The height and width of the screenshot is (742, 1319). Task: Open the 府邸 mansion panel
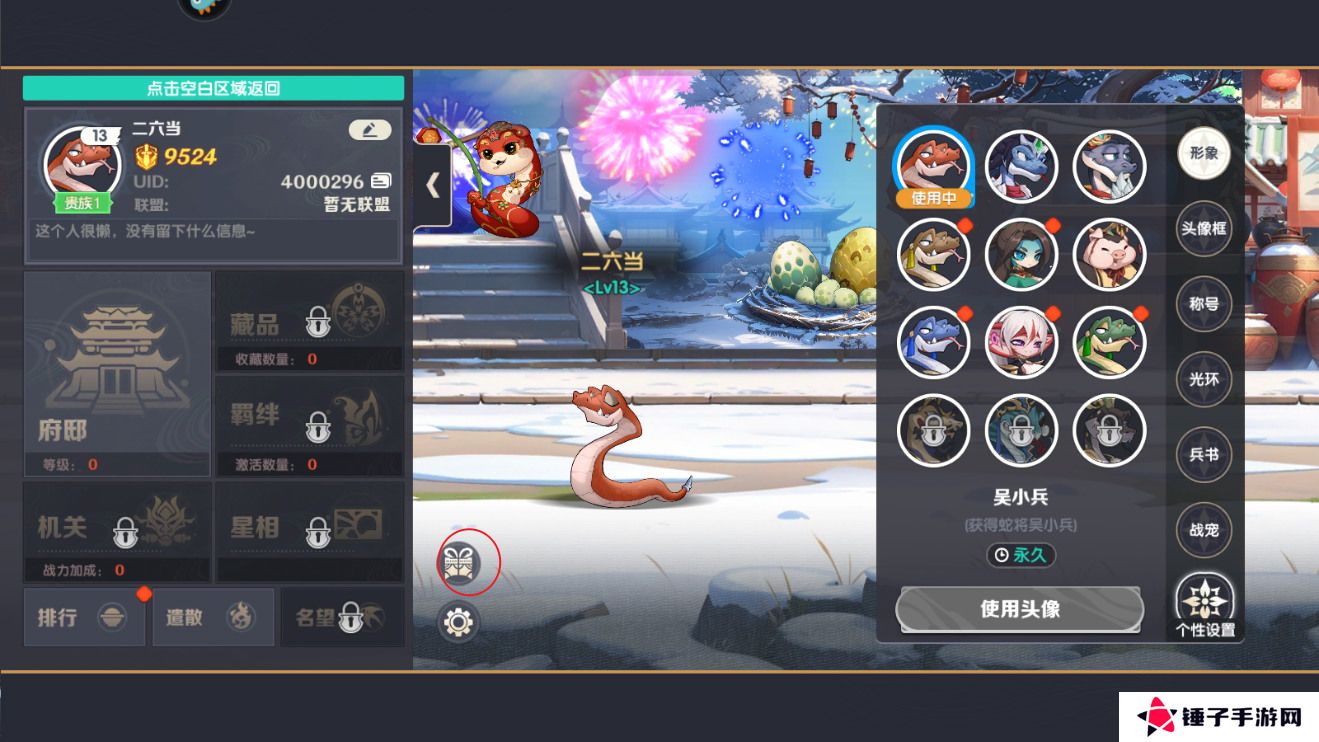pos(117,374)
